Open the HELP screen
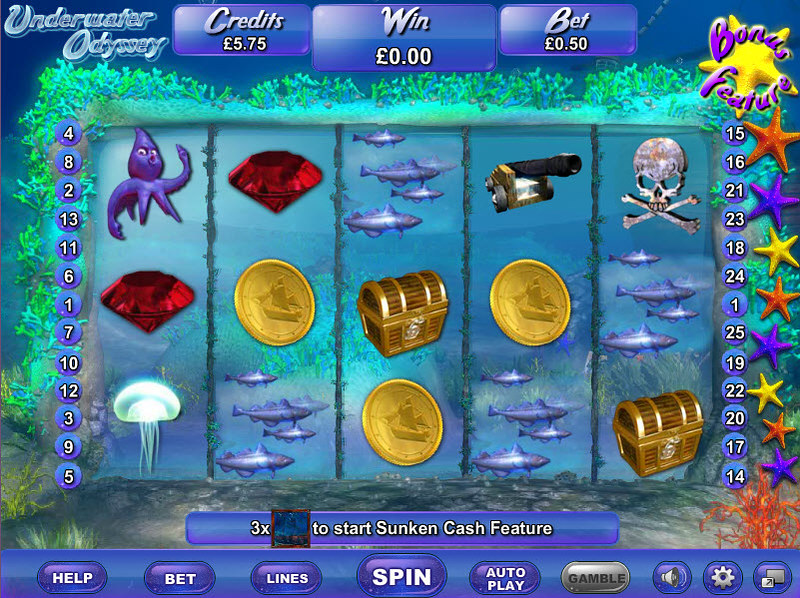Screen dimensions: 800x598 click(72, 577)
